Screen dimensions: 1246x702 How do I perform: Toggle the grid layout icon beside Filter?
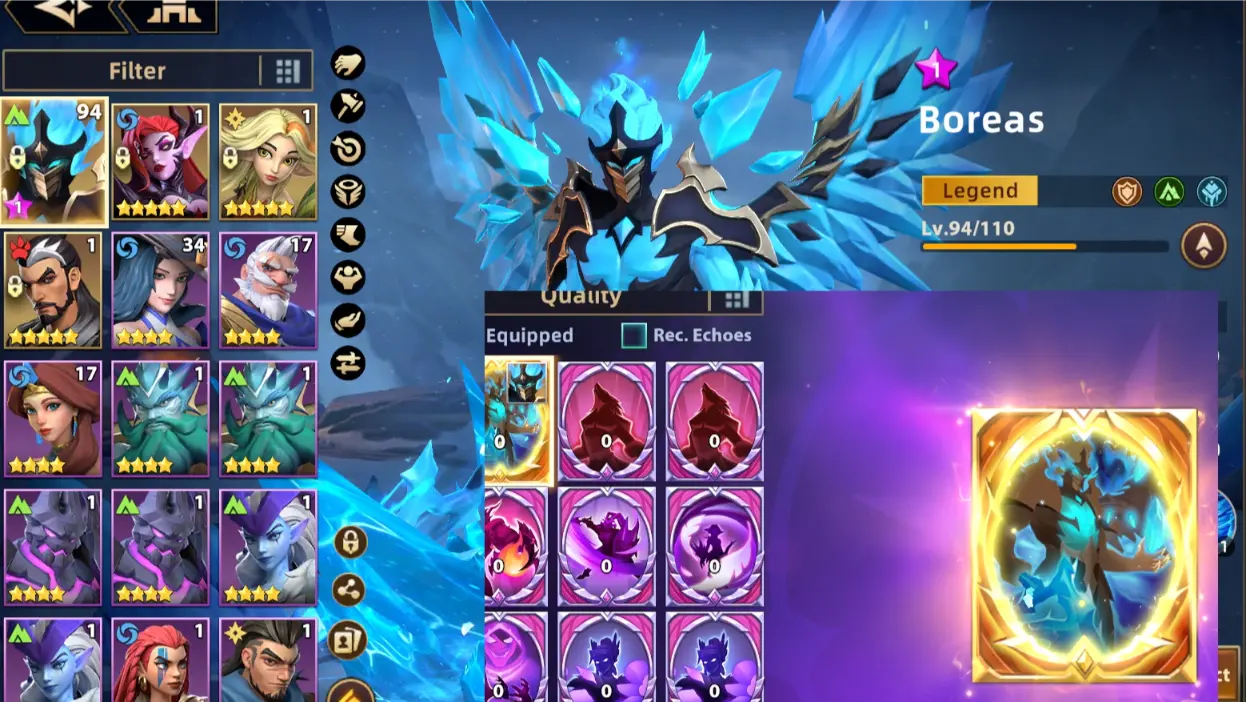pos(288,71)
